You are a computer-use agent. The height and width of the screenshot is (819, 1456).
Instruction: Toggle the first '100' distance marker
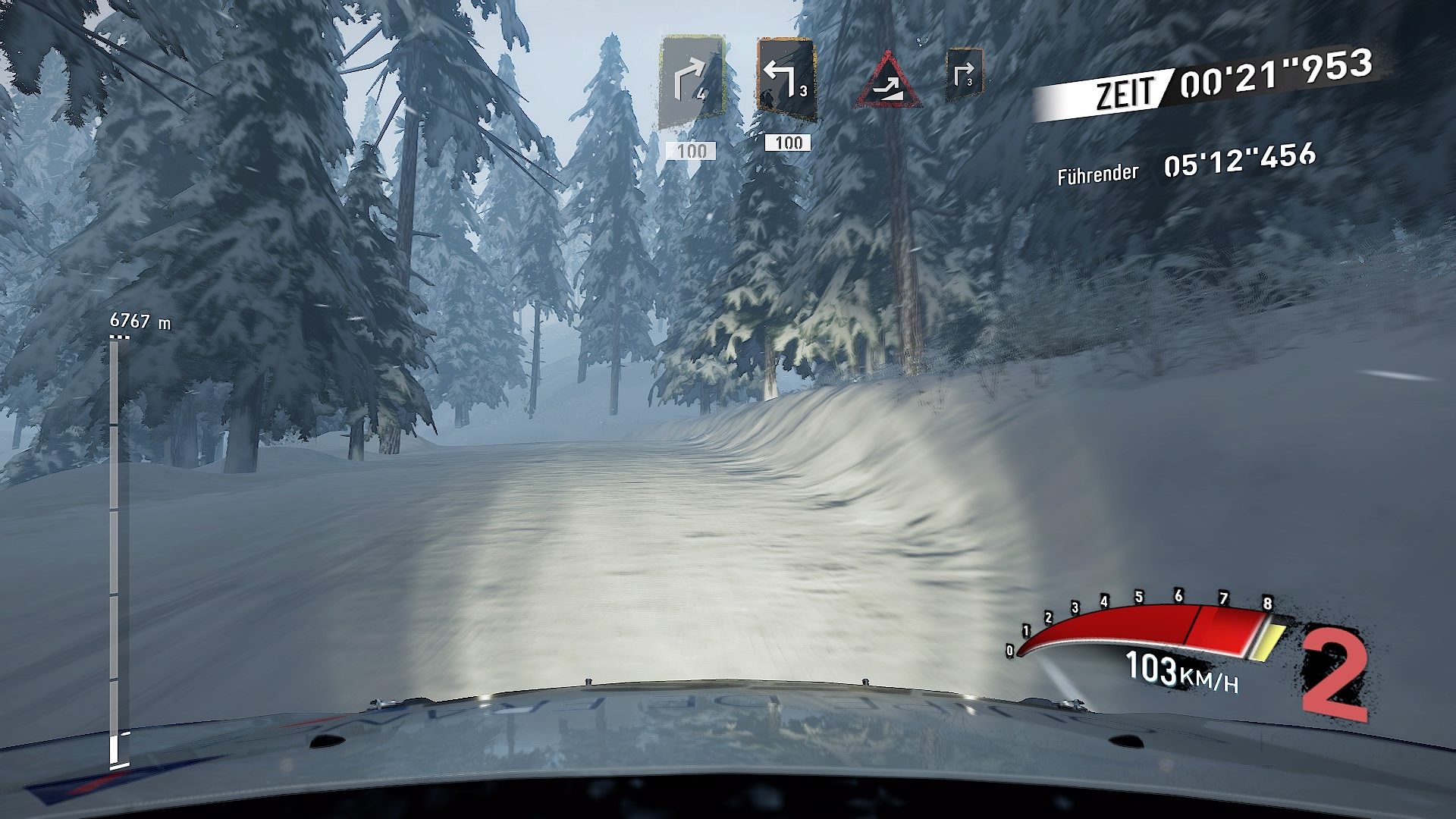692,149
